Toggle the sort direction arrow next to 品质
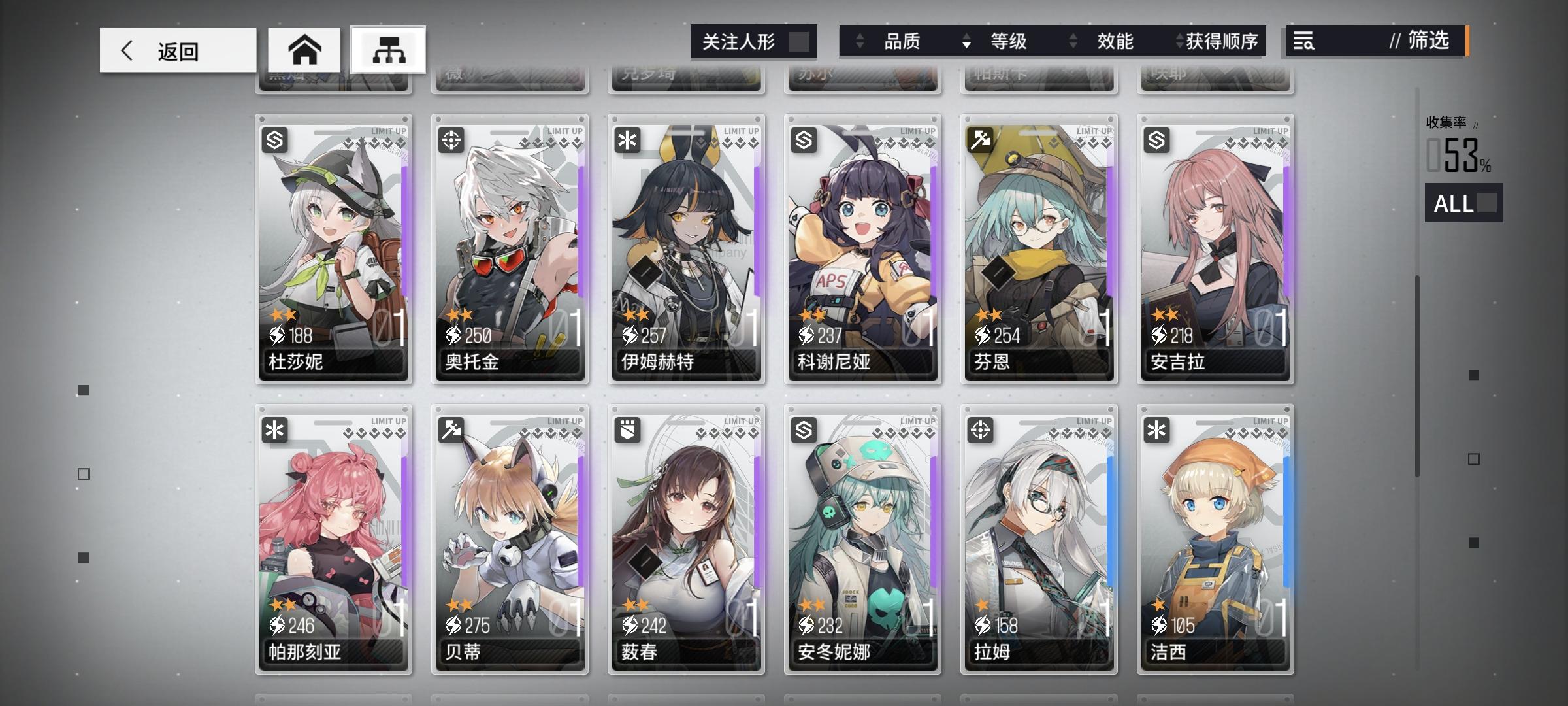 coord(859,41)
